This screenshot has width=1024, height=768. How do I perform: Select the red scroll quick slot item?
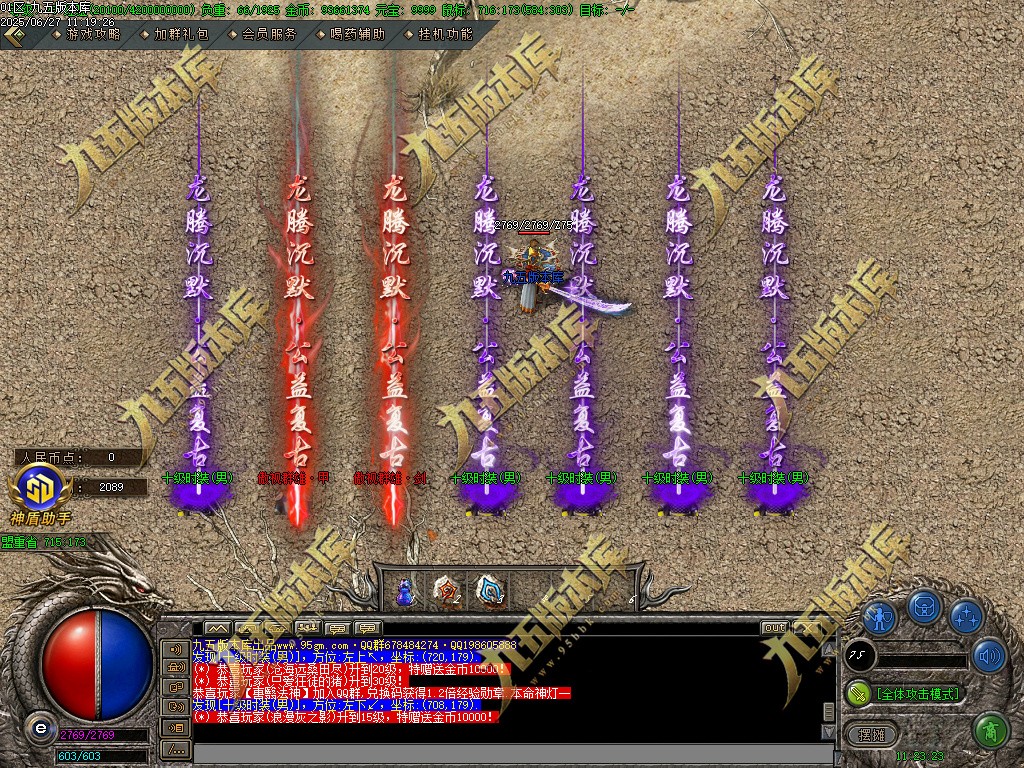pyautogui.click(x=447, y=591)
